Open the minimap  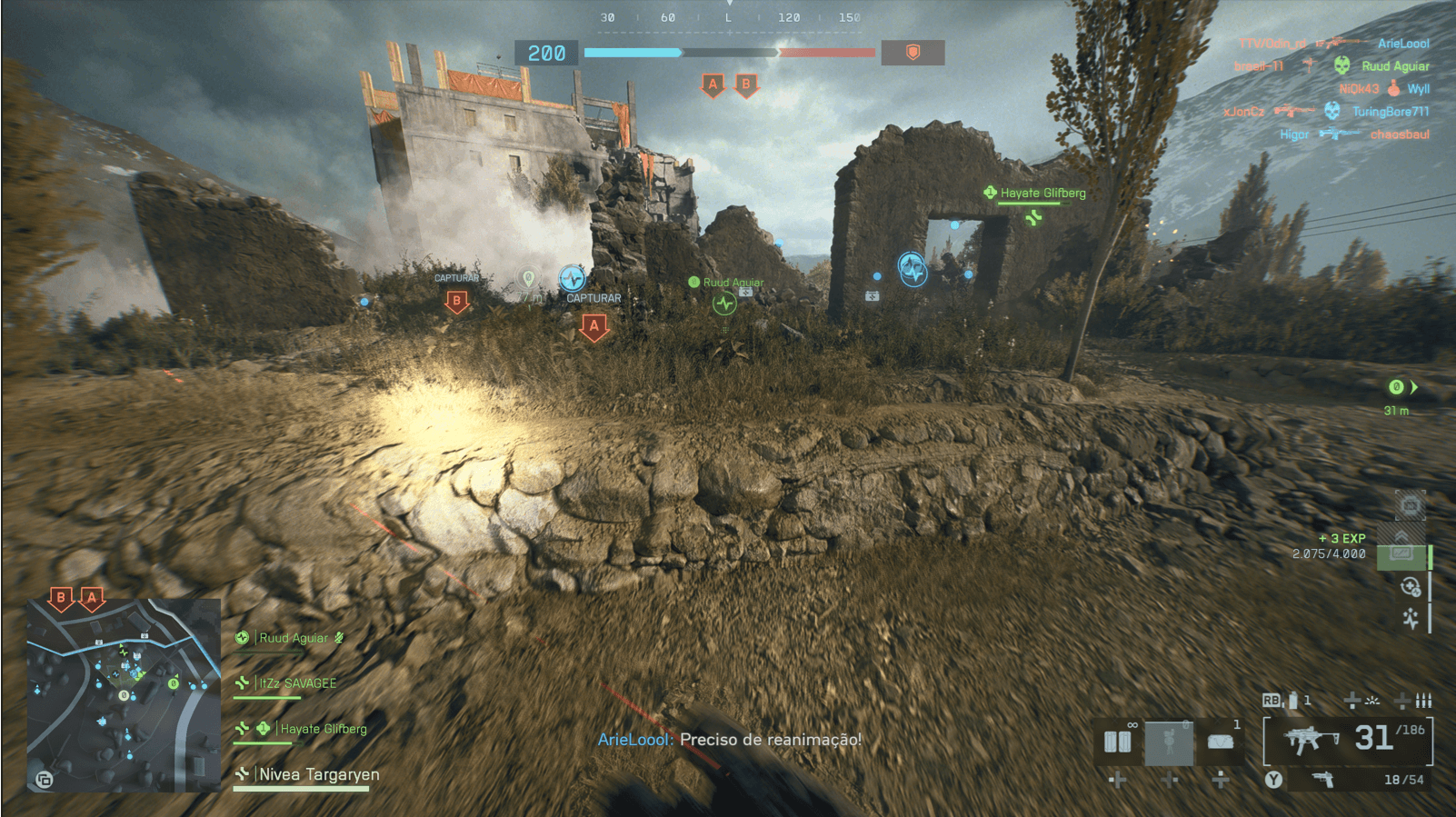coord(124,694)
